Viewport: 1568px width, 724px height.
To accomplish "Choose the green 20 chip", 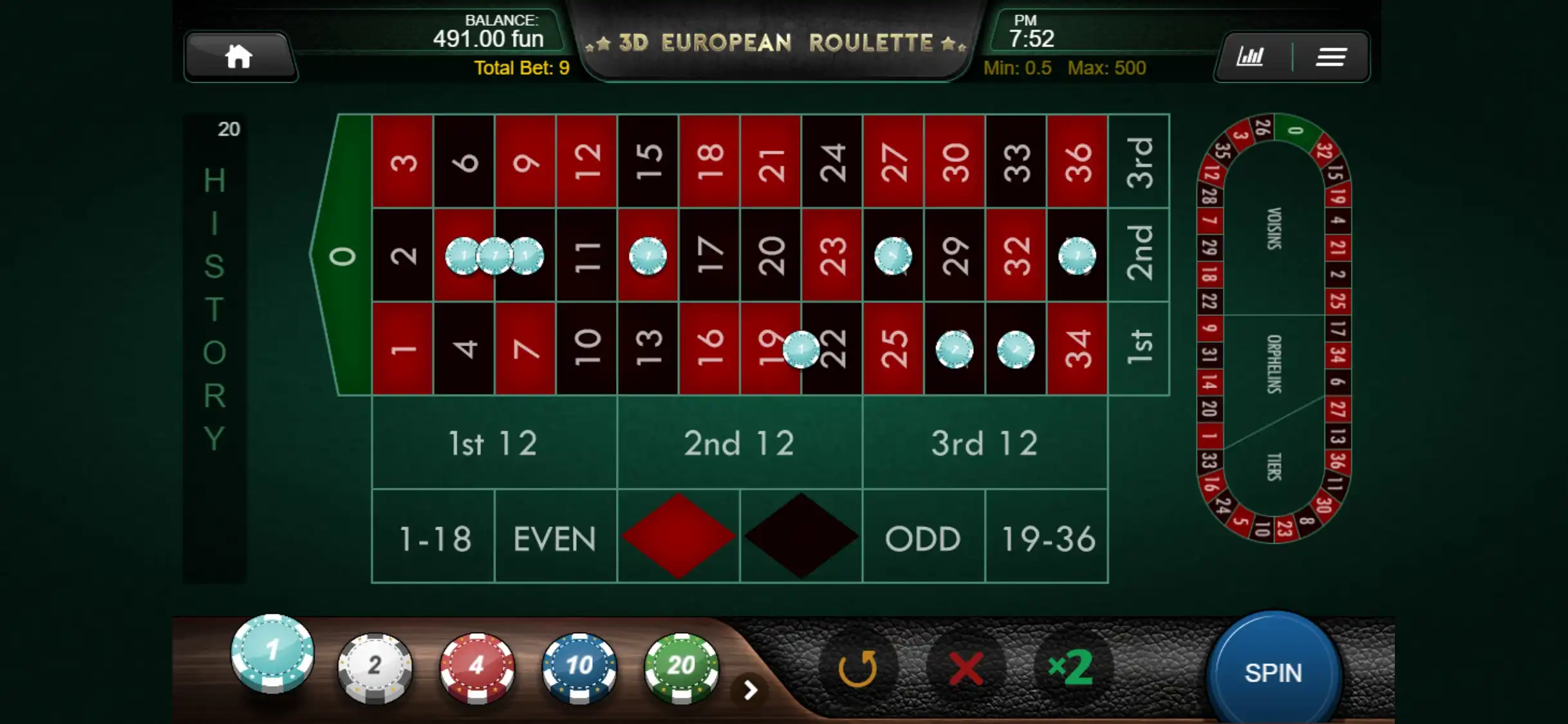I will coord(681,665).
